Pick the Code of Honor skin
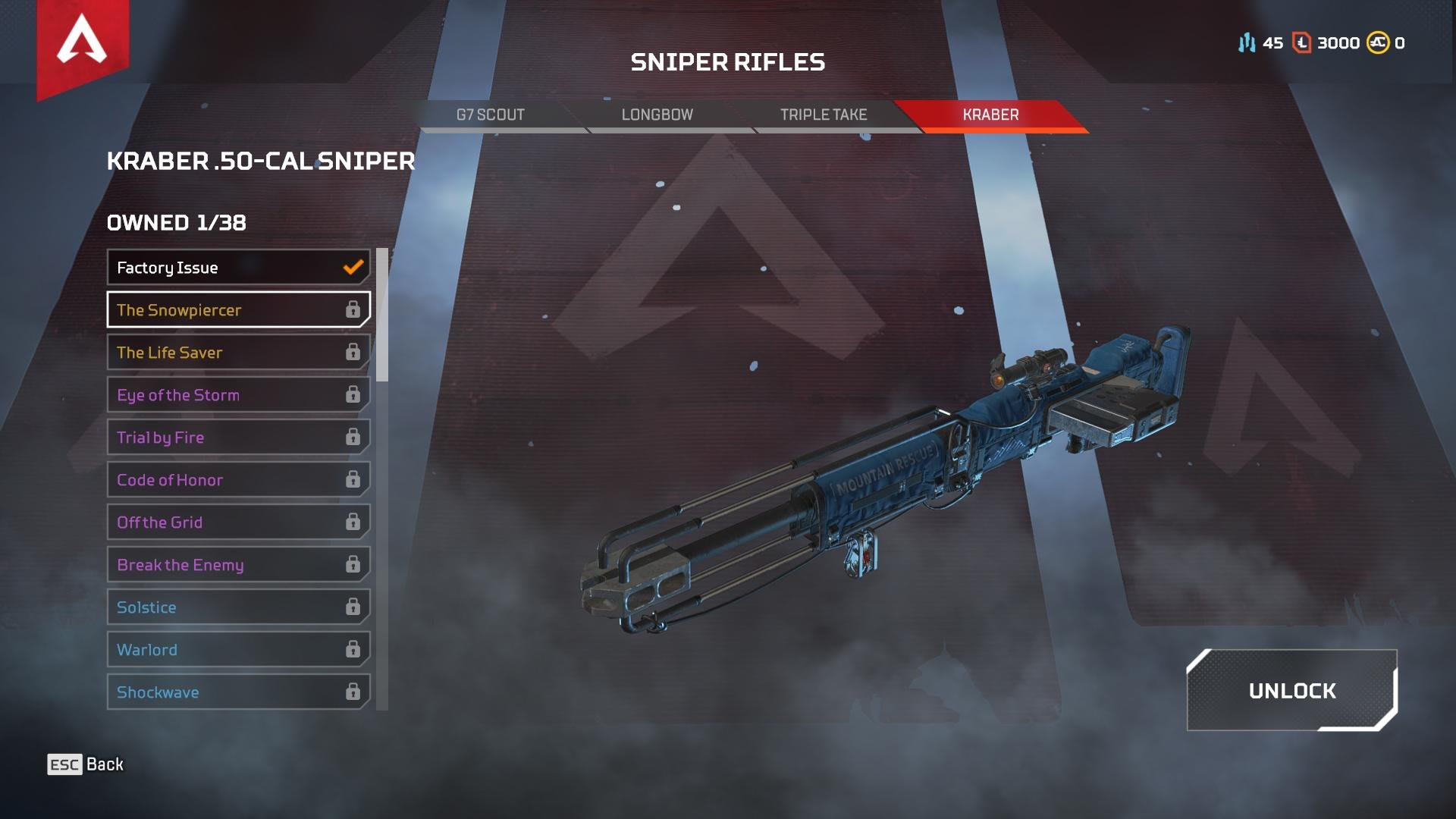The height and width of the screenshot is (819, 1456). [238, 480]
